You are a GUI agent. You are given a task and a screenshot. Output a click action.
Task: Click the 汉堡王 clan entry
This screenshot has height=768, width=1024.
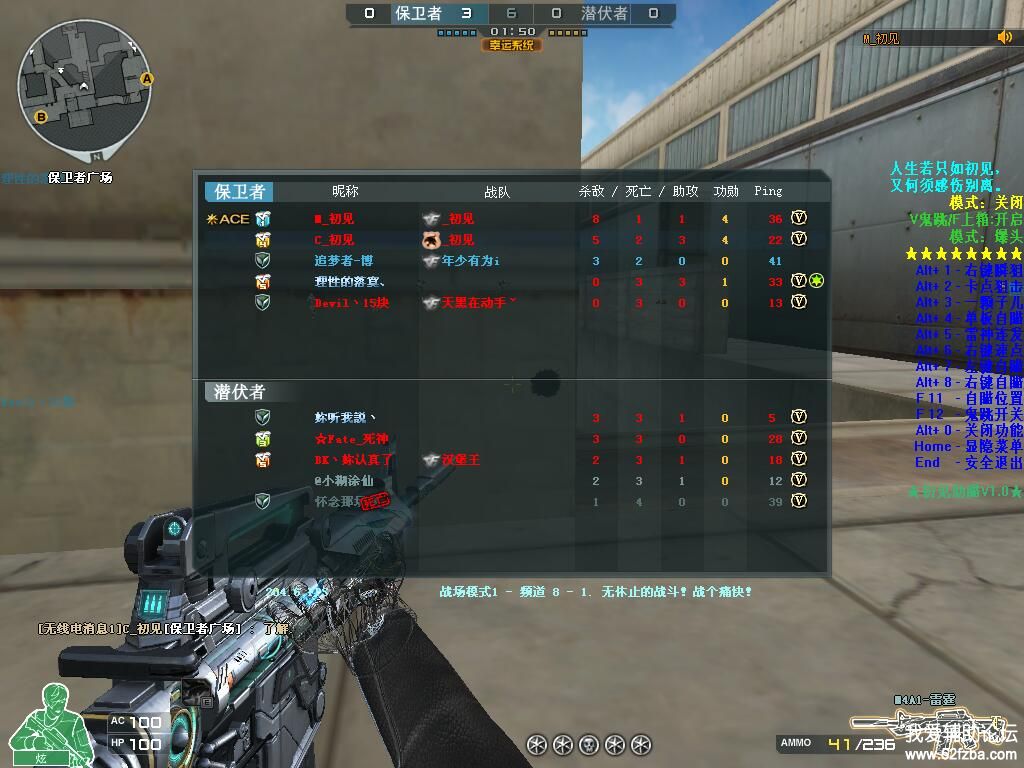461,460
